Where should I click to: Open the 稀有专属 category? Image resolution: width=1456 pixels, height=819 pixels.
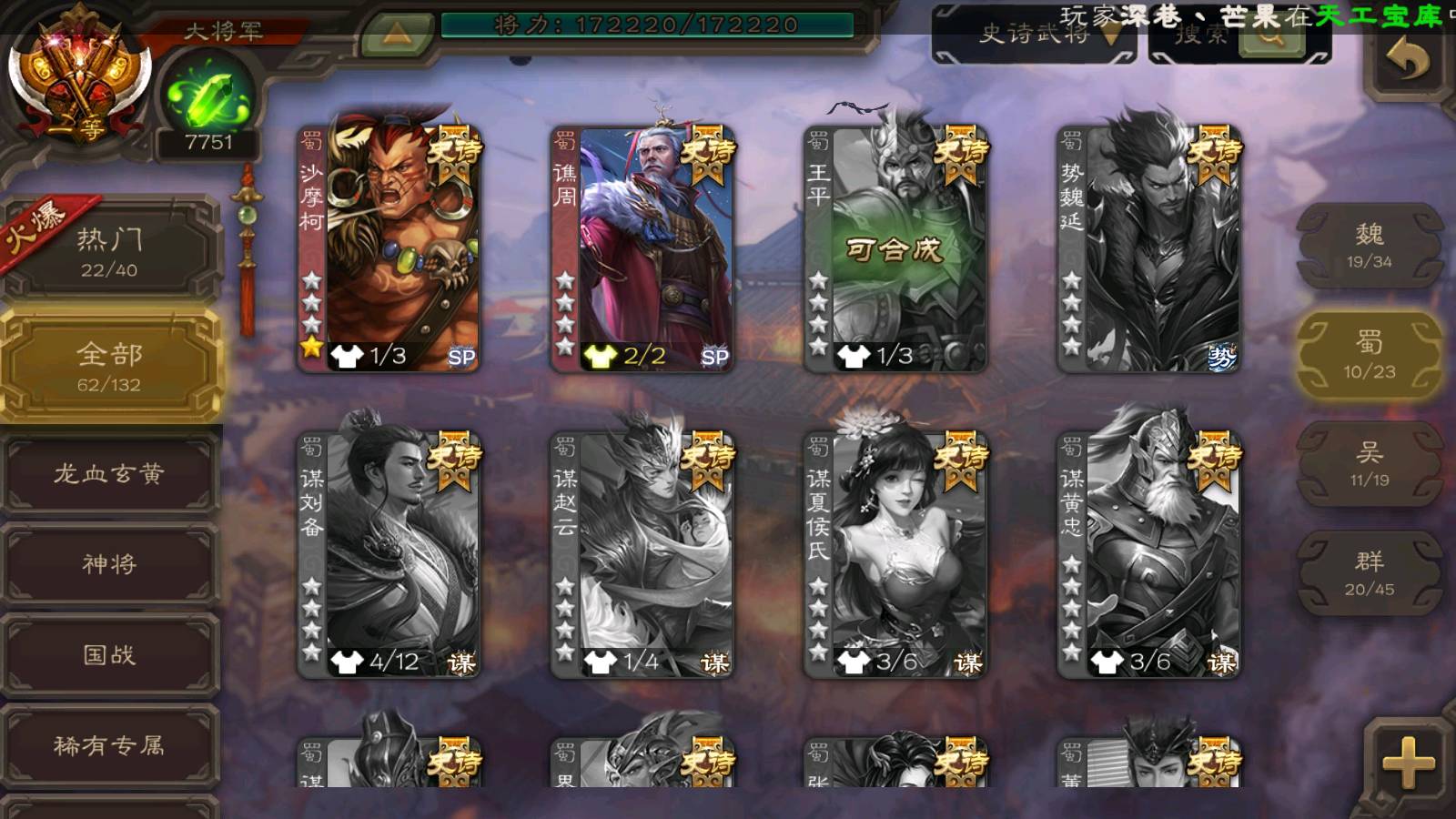[x=109, y=746]
